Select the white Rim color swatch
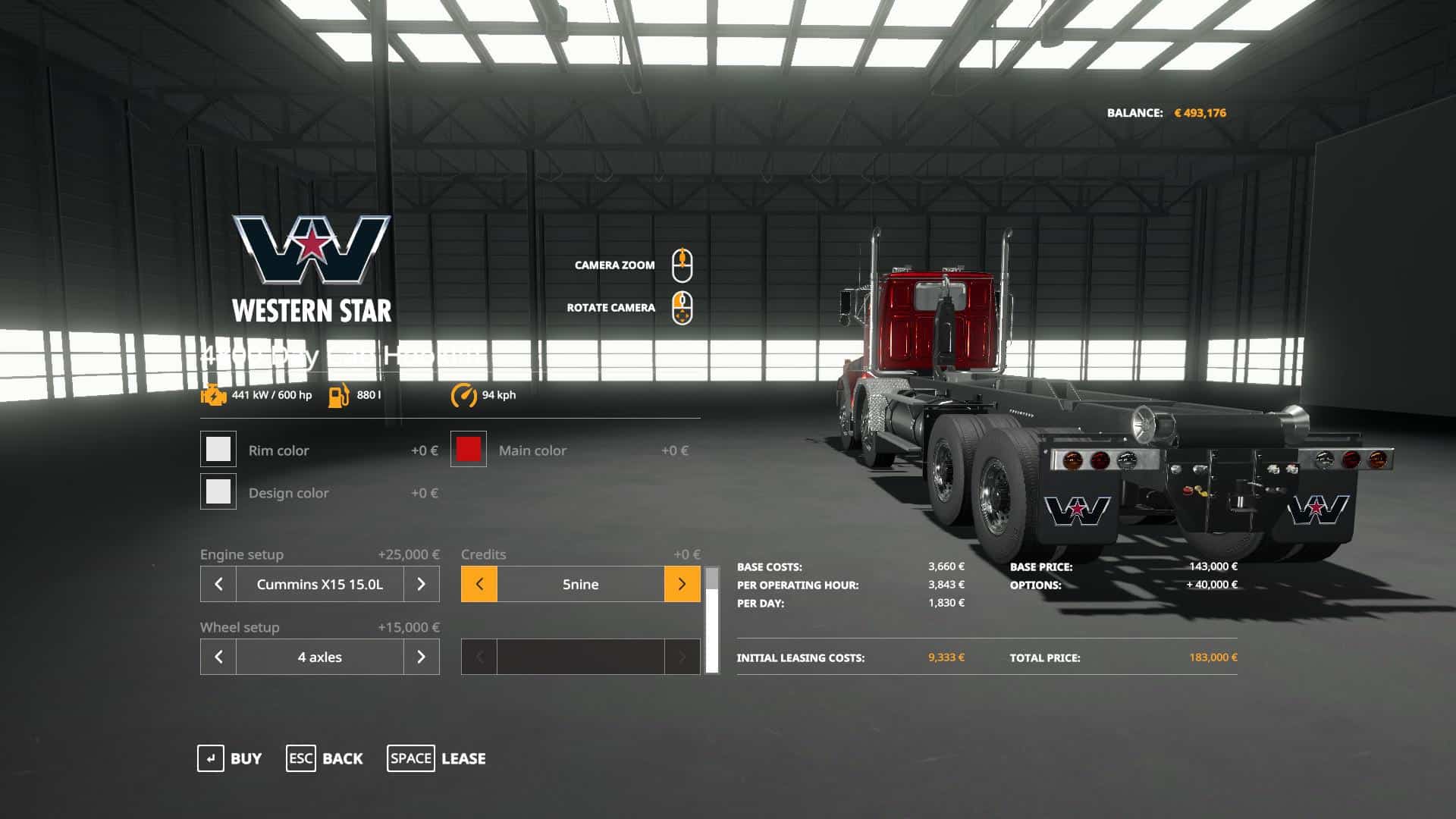Screen dimensions: 1456x819 point(218,450)
